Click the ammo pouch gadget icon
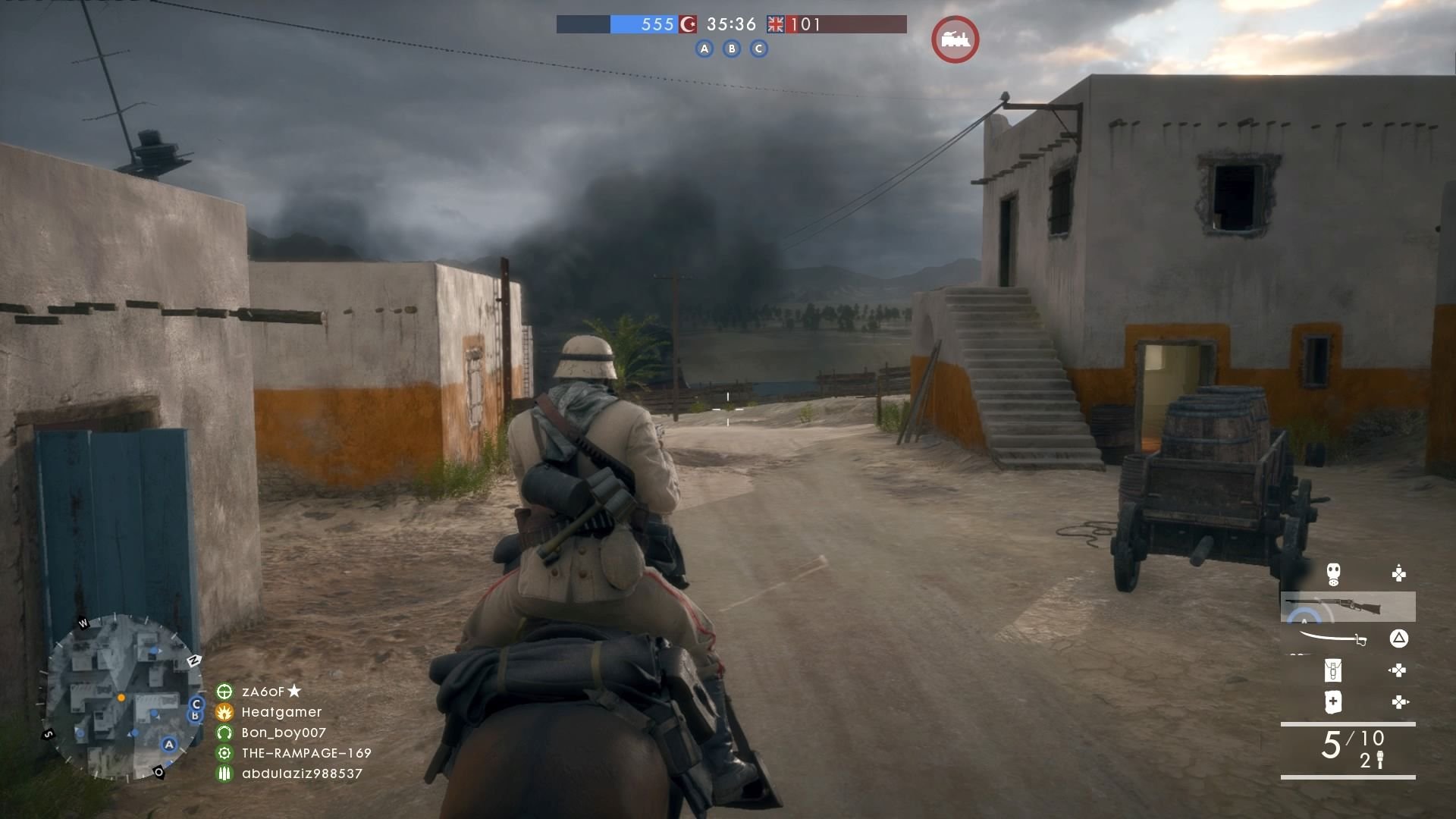This screenshot has width=1456, height=819. pyautogui.click(x=1332, y=670)
